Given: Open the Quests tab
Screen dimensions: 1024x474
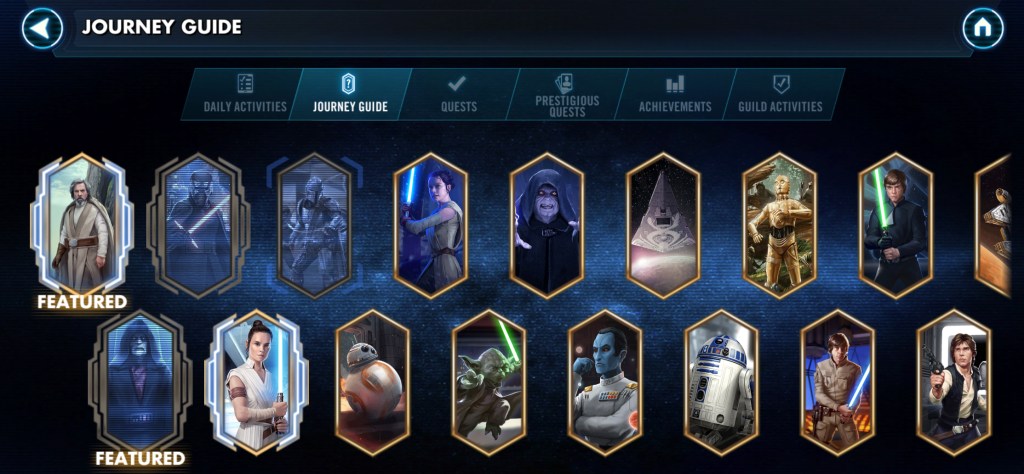Looking at the screenshot, I should [x=458, y=94].
